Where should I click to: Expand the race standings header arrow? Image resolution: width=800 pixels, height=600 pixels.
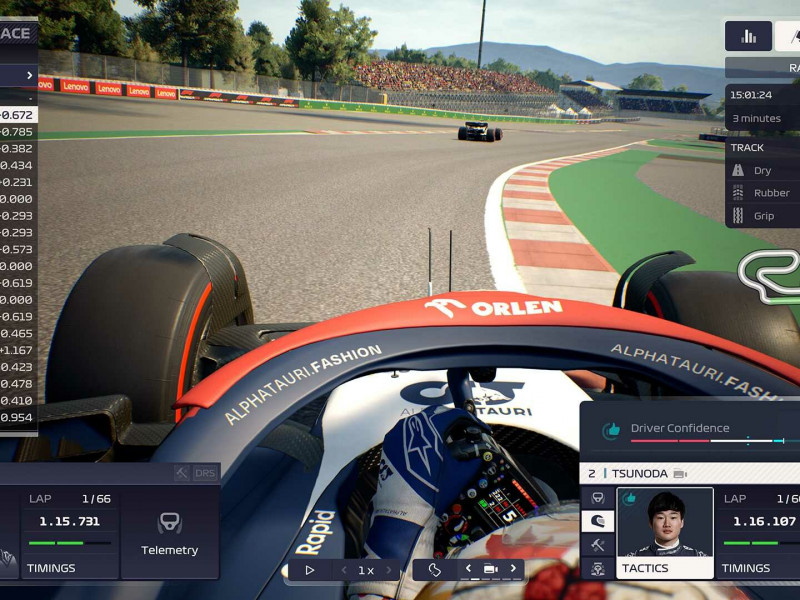tap(29, 75)
